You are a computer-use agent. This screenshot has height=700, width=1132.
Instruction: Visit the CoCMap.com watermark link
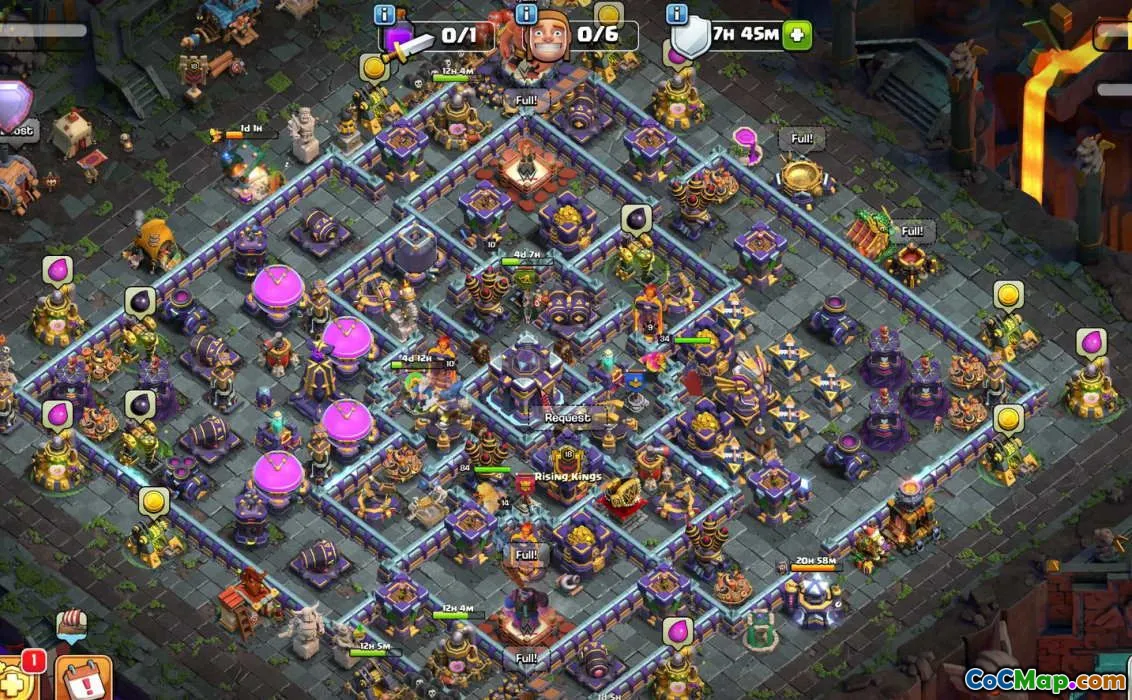(x=1046, y=682)
